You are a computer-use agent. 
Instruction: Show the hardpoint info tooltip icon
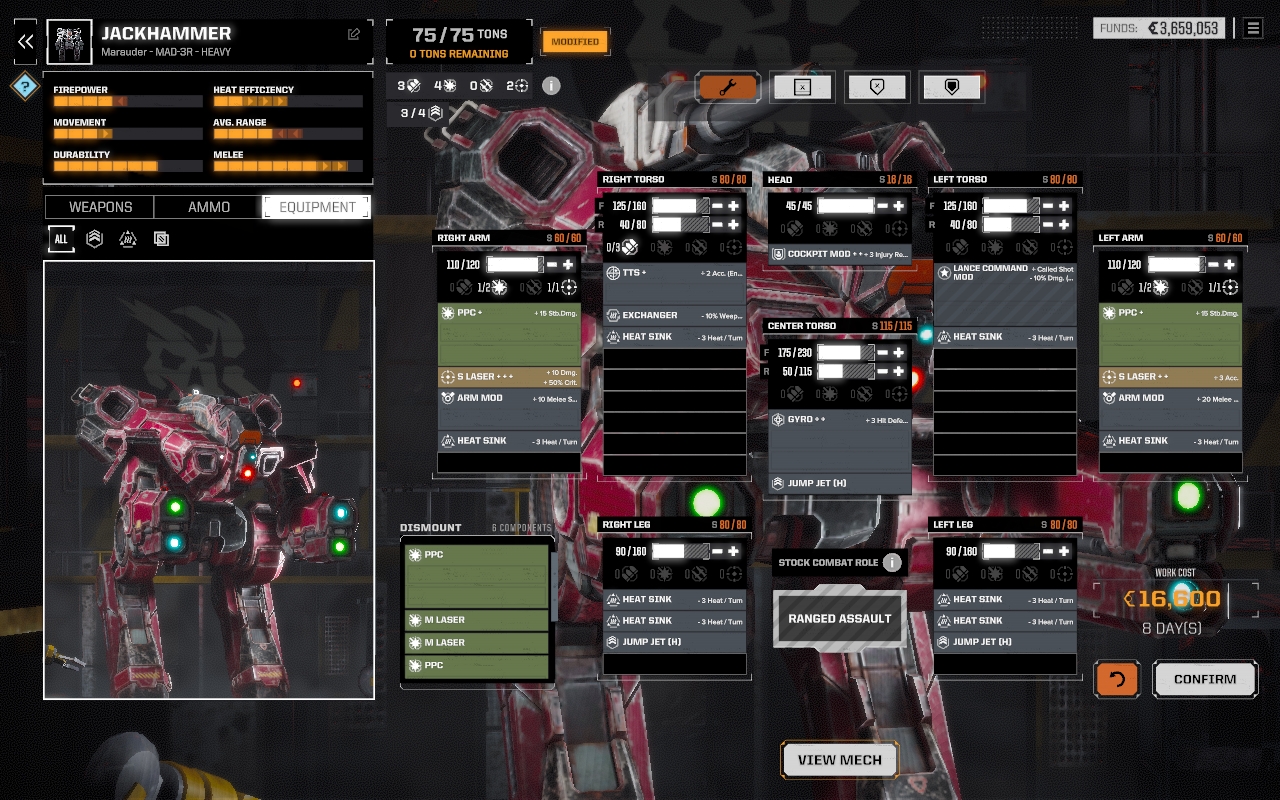[x=551, y=86]
